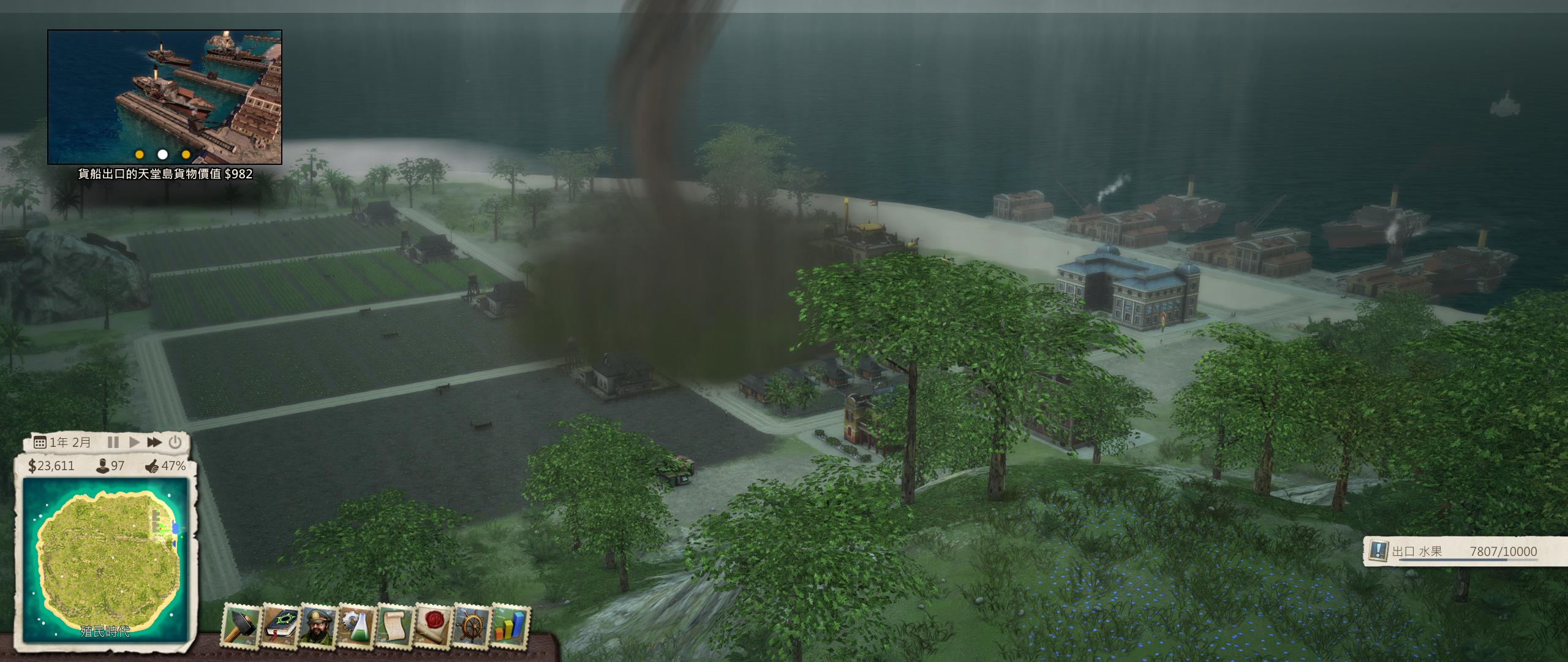Set game speed to normal play
Screen dimensions: 1568x662
[x=134, y=442]
